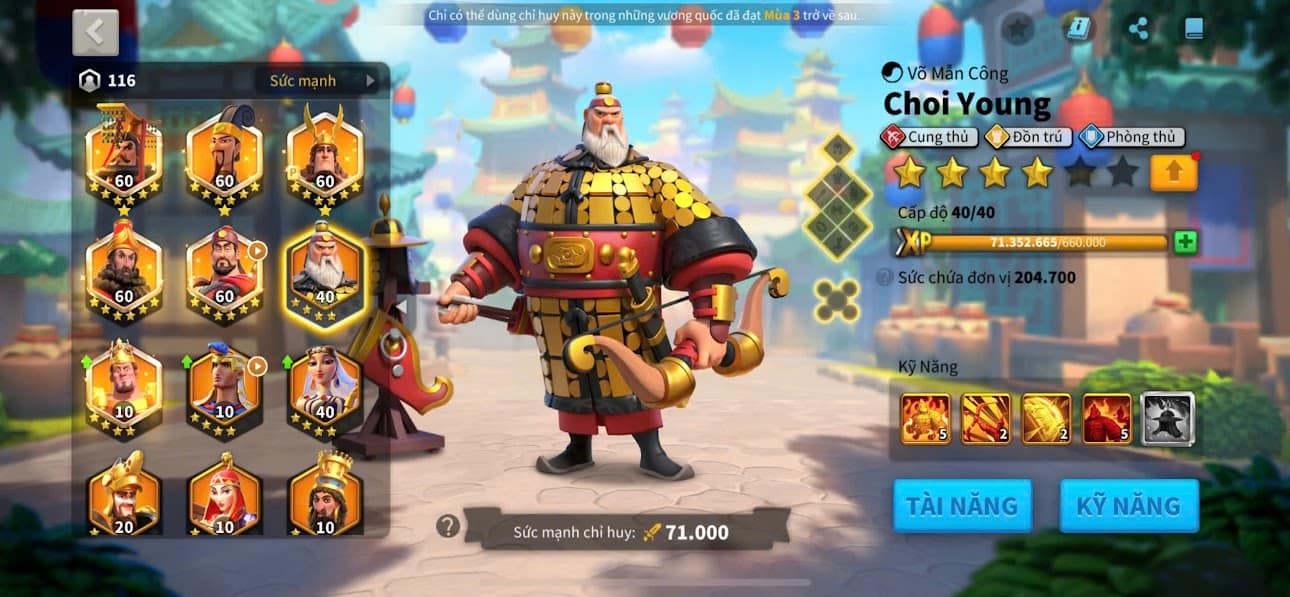
Task: Open the dark book icon at top right
Action: tap(1194, 29)
